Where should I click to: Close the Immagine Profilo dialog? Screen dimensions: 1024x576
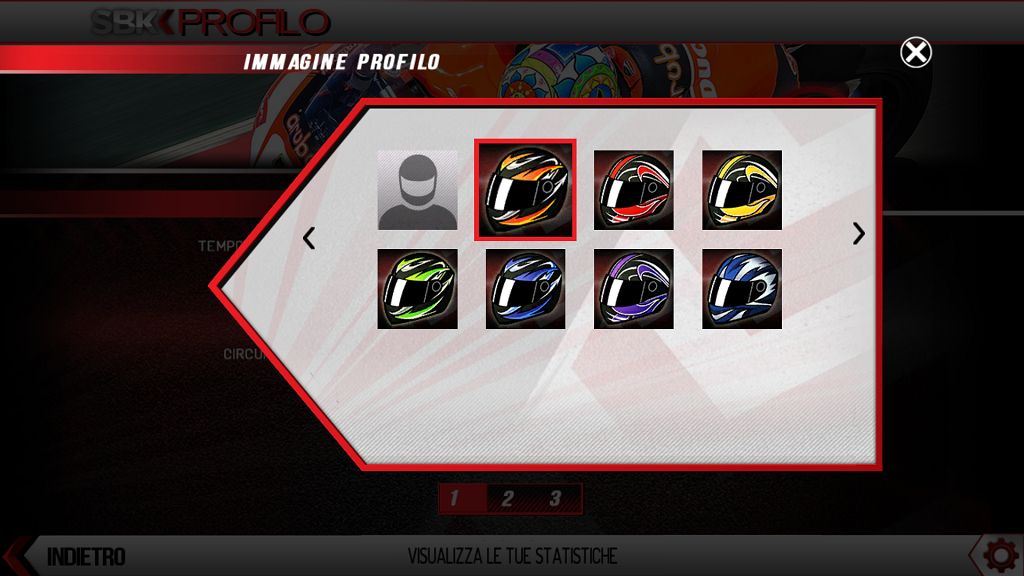(915, 52)
